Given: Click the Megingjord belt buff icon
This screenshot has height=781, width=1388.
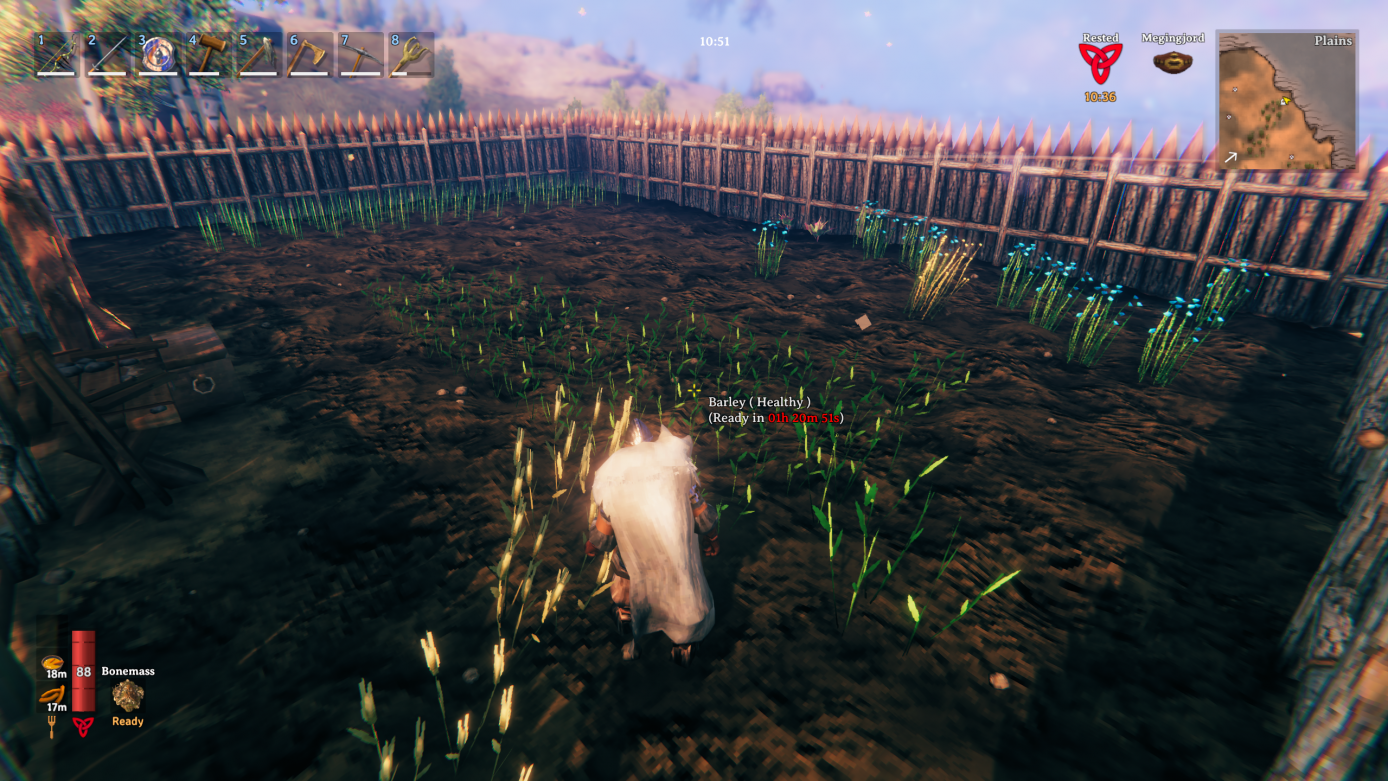Looking at the screenshot, I should 1172,62.
